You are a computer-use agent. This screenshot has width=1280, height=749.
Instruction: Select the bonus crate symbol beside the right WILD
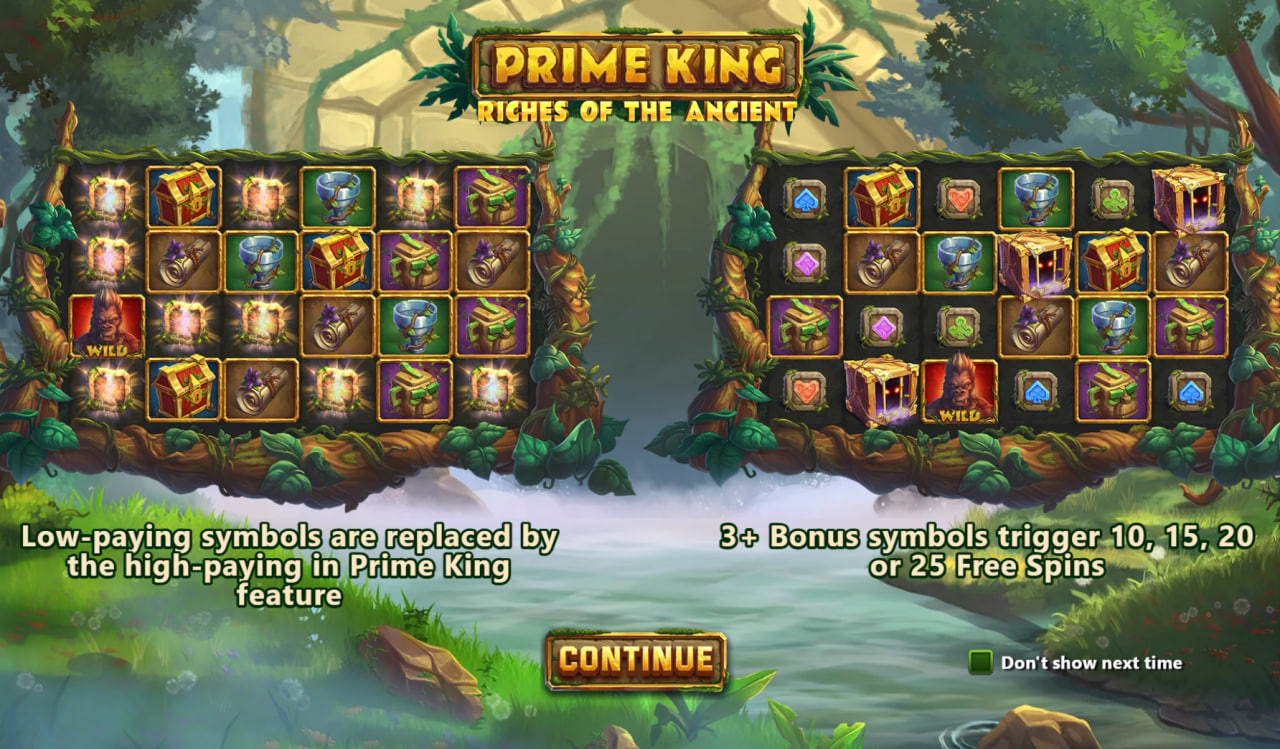click(x=880, y=390)
